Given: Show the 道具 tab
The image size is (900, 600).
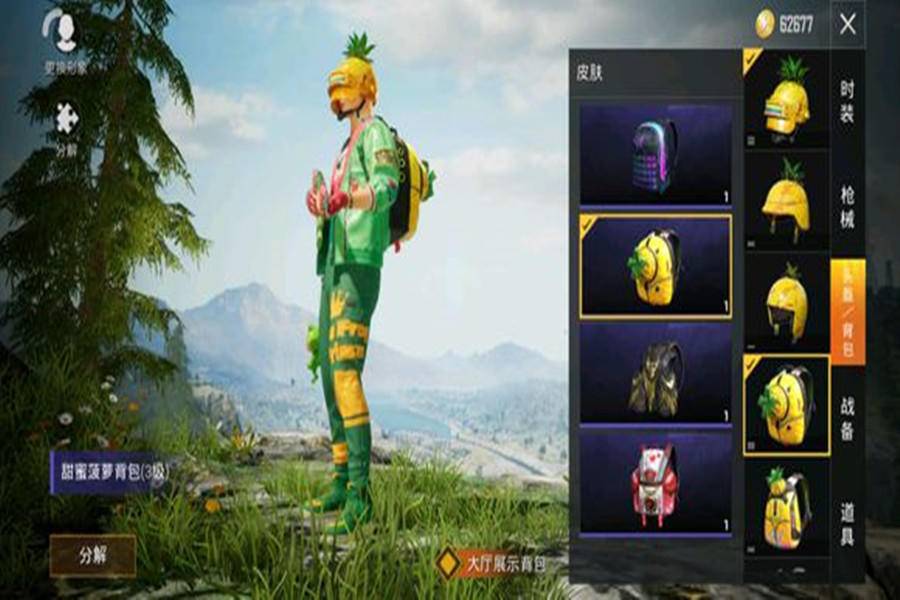Looking at the screenshot, I should click(847, 523).
